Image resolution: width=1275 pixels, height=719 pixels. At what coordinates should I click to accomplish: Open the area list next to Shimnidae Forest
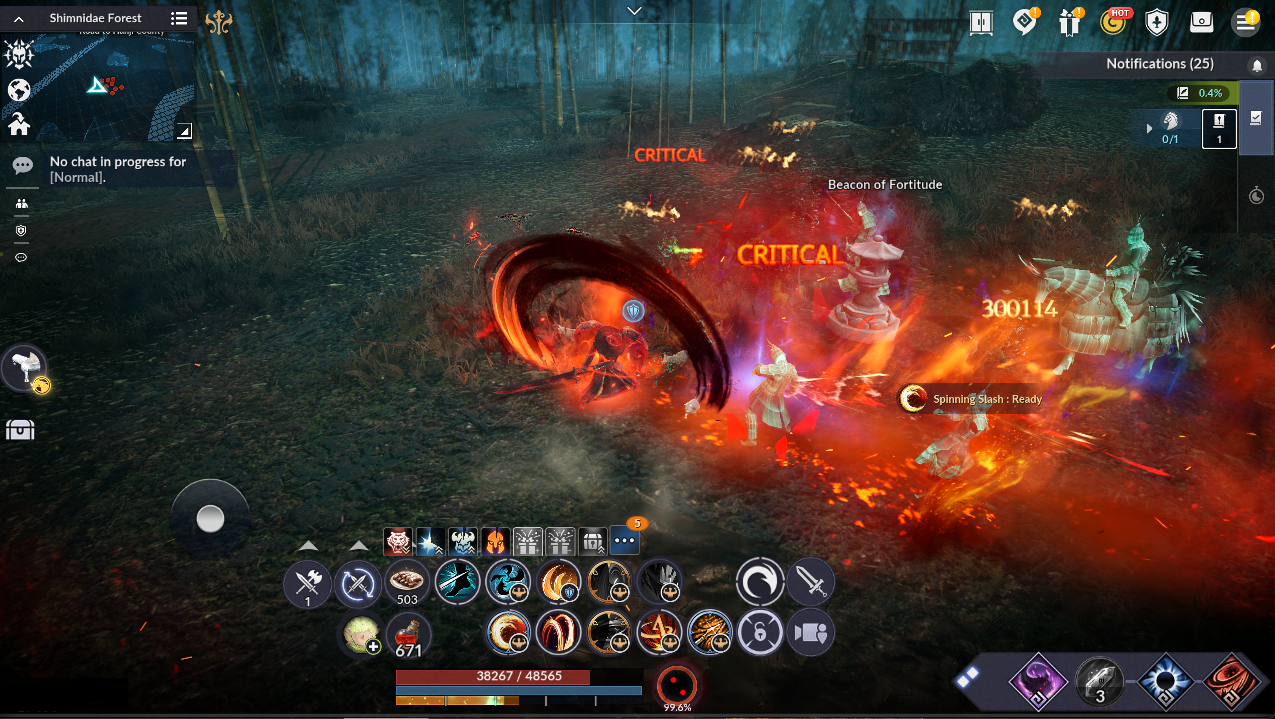(179, 18)
